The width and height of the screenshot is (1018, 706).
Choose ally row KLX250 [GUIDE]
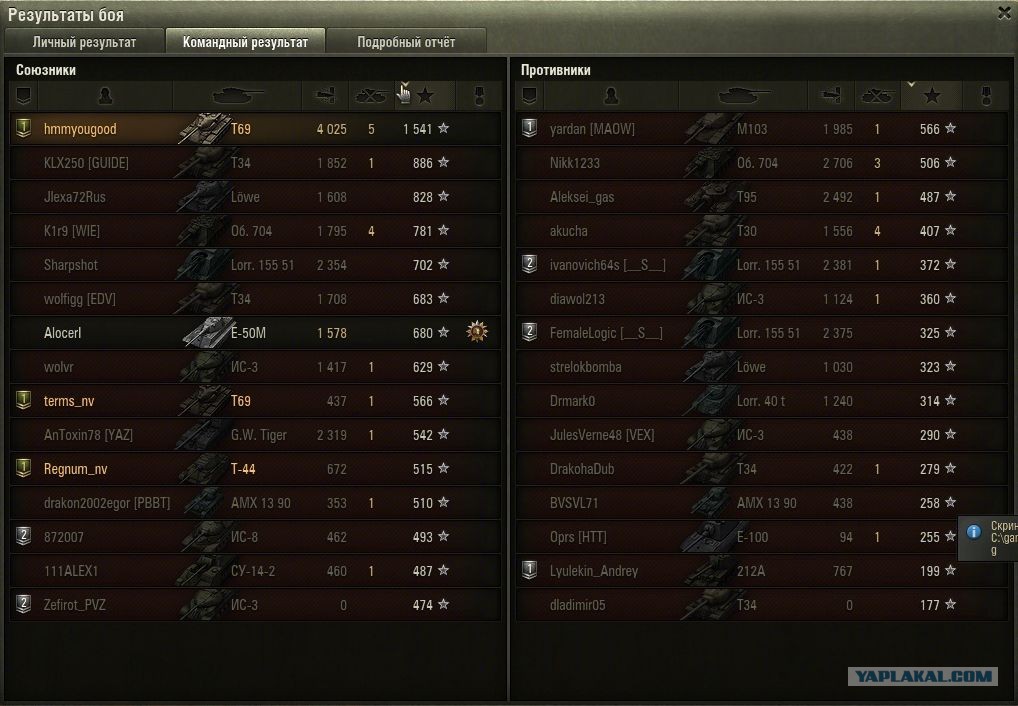pyautogui.click(x=255, y=163)
